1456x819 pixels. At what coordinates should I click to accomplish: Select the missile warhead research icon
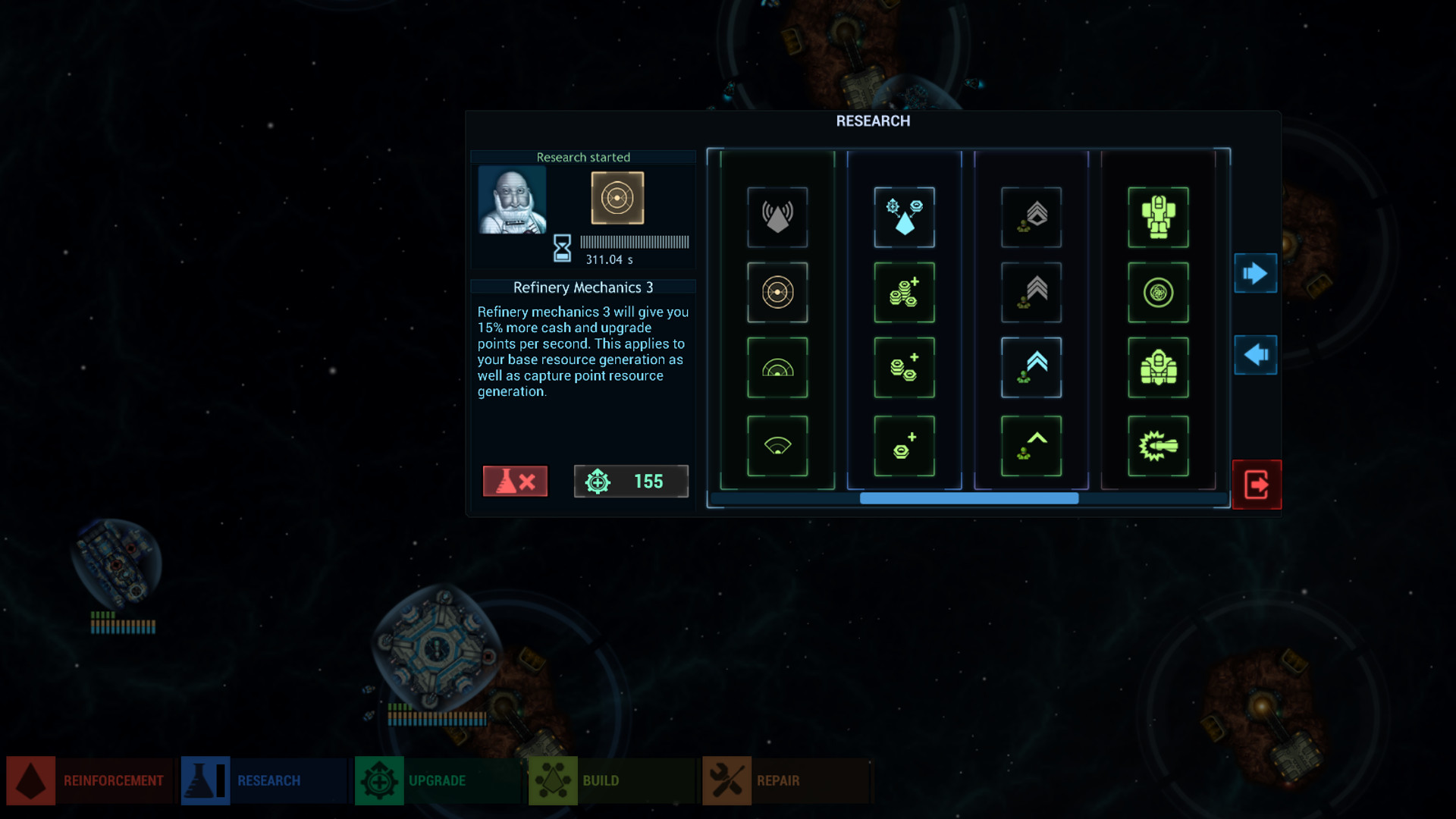click(1158, 445)
